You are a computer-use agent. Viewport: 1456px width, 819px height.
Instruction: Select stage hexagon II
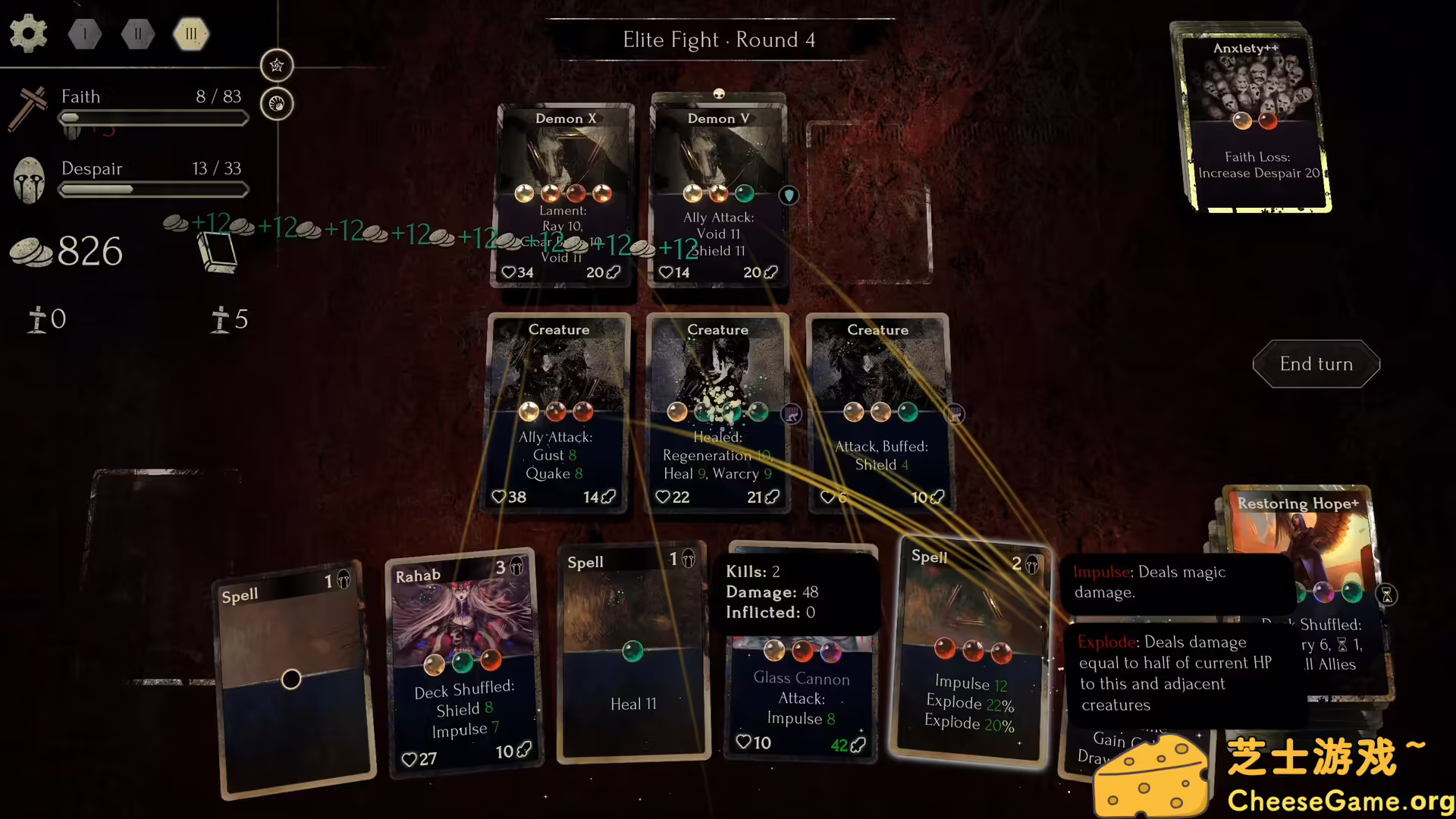[x=137, y=33]
